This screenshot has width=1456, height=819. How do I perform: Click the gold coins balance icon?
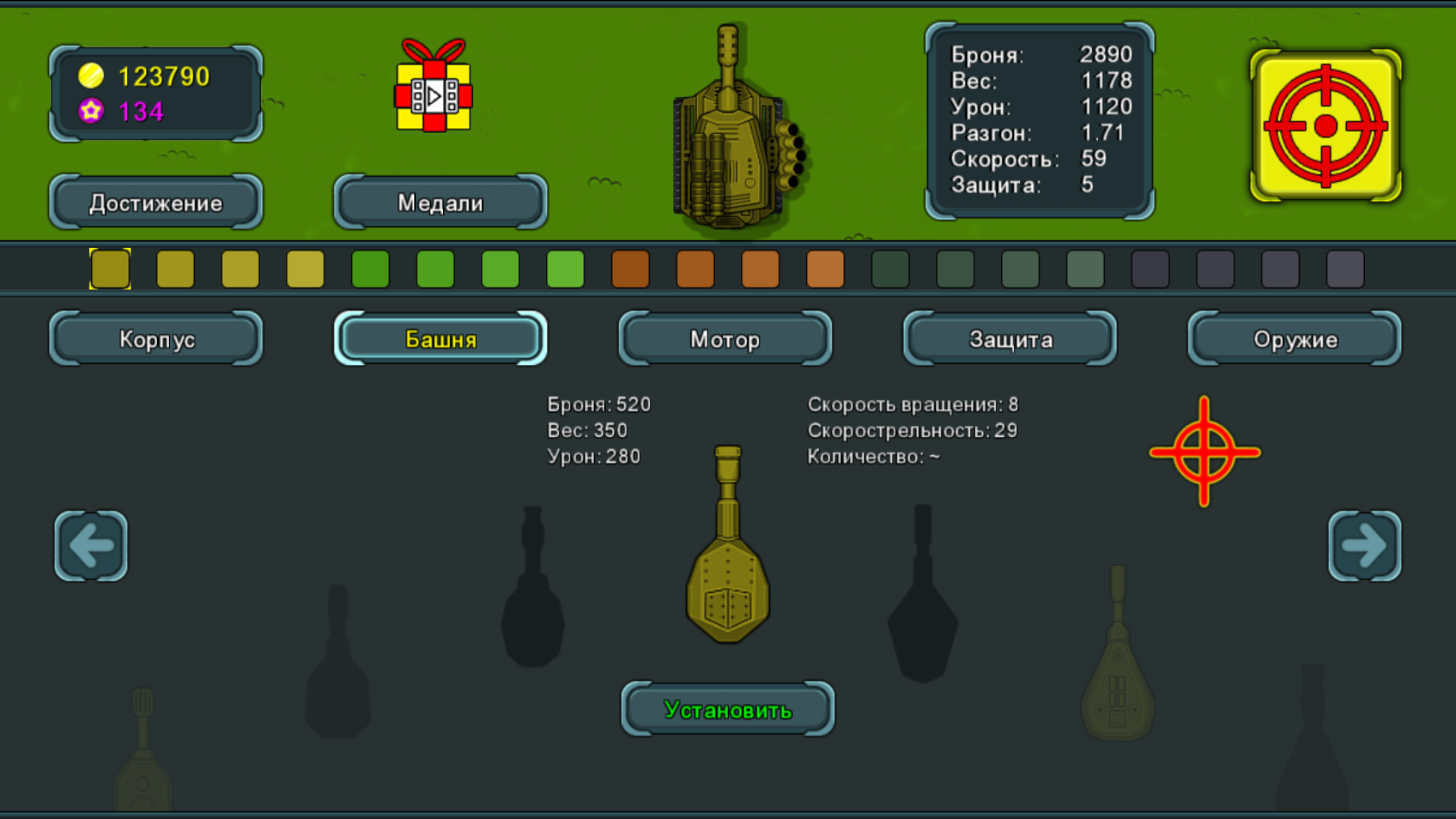click(91, 75)
